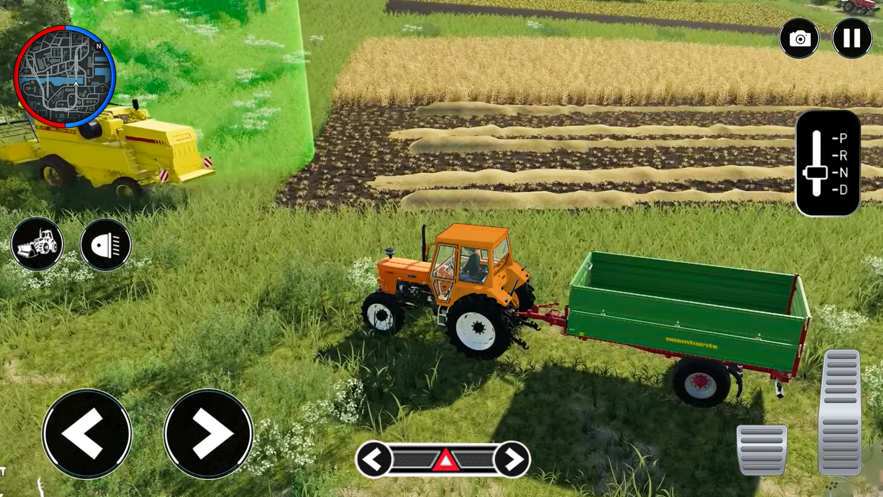Open the circular minimap

coord(65,77)
